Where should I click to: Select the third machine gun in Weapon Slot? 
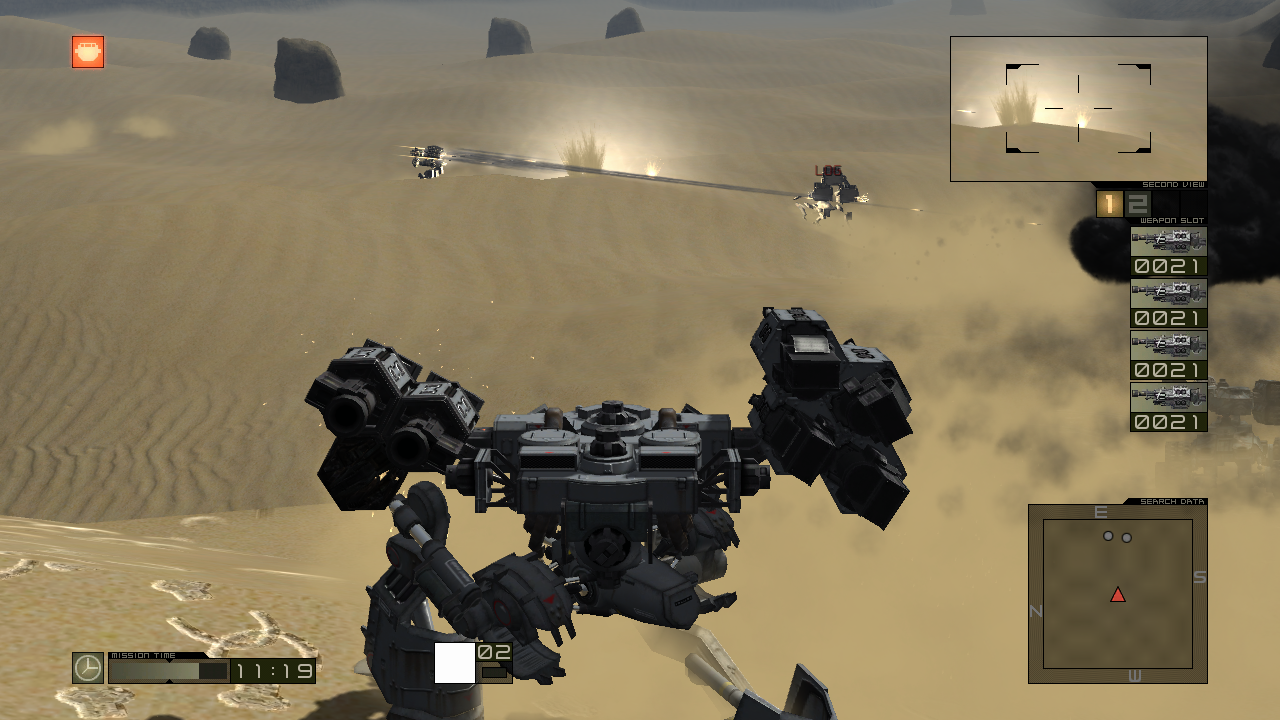[1168, 345]
